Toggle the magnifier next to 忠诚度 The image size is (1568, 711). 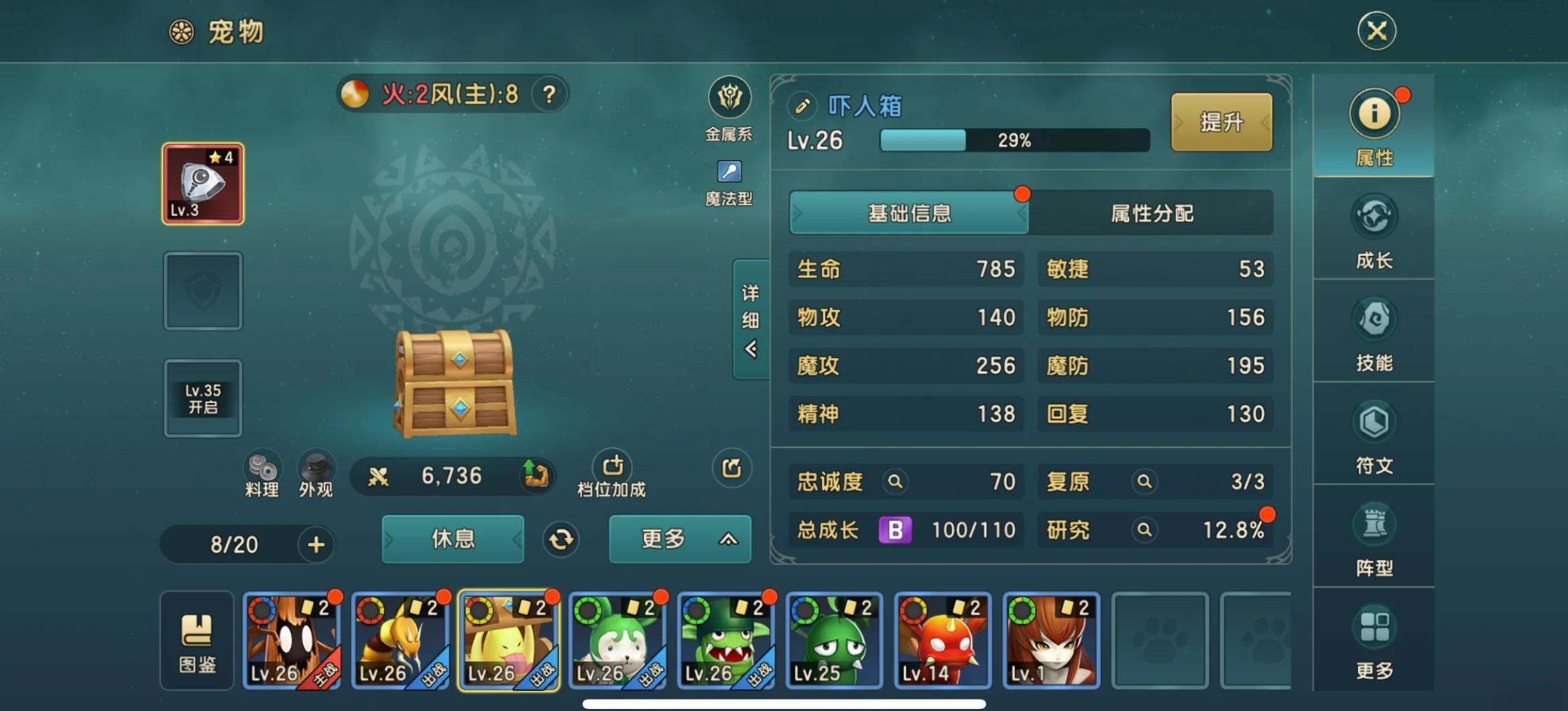tap(894, 482)
